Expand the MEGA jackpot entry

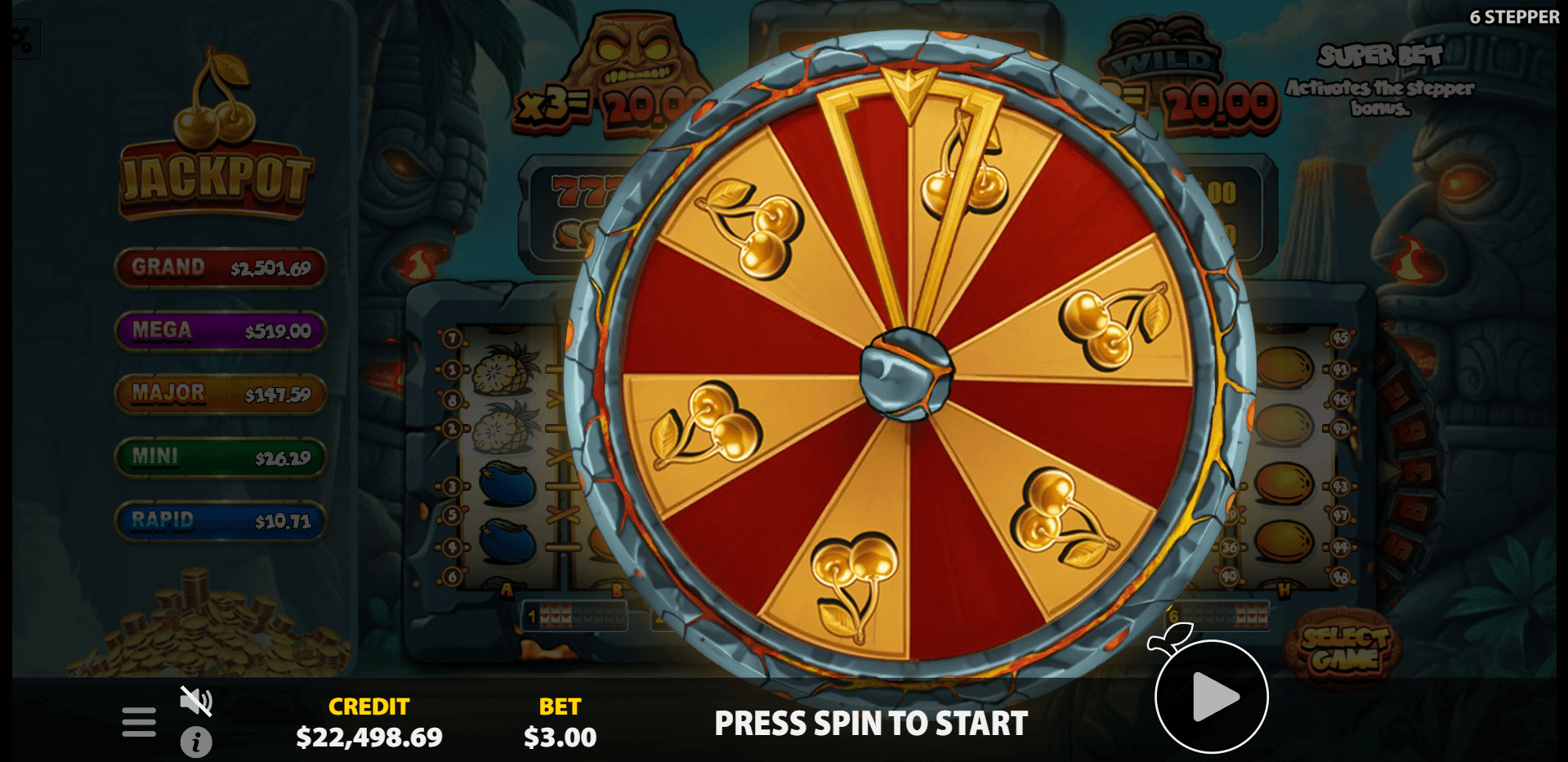[x=221, y=332]
